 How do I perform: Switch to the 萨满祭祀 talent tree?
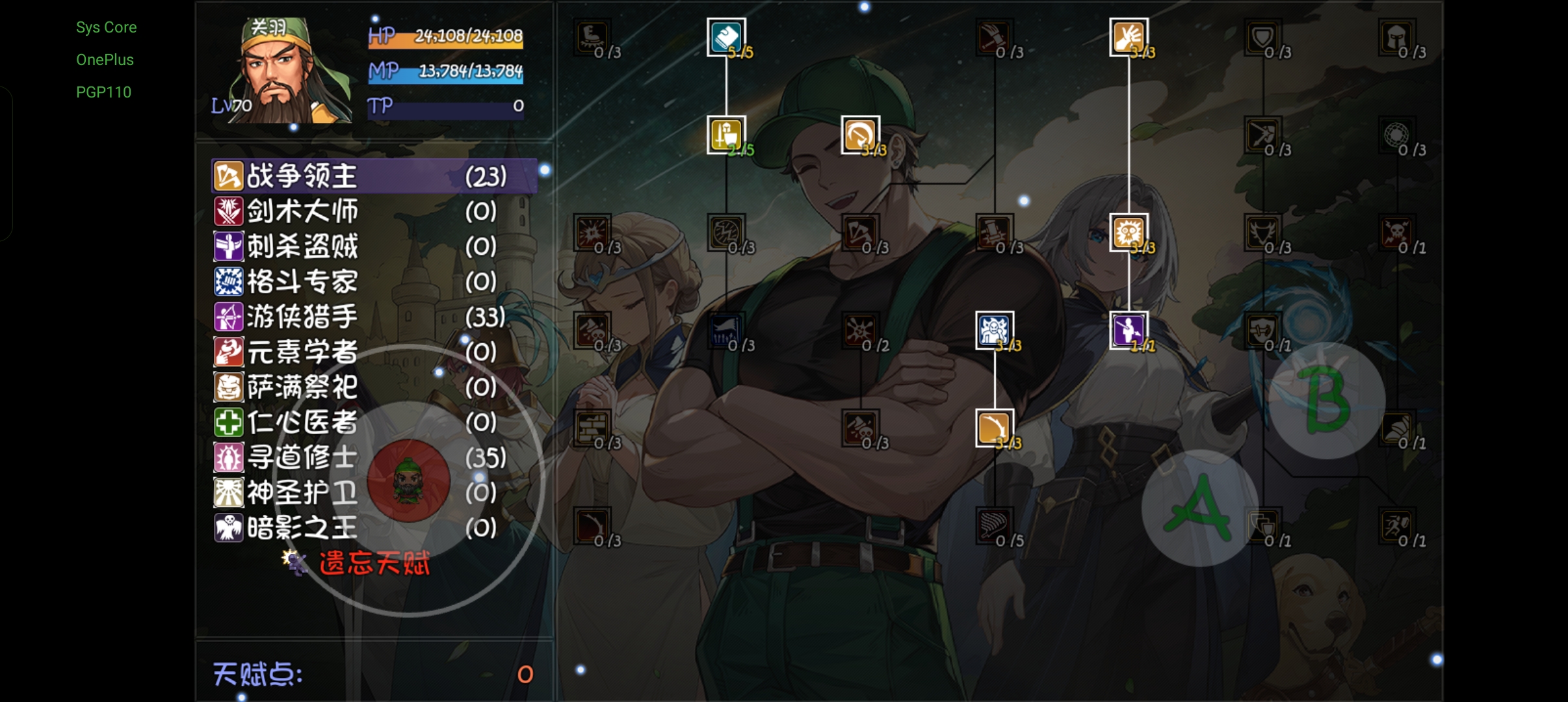(302, 387)
